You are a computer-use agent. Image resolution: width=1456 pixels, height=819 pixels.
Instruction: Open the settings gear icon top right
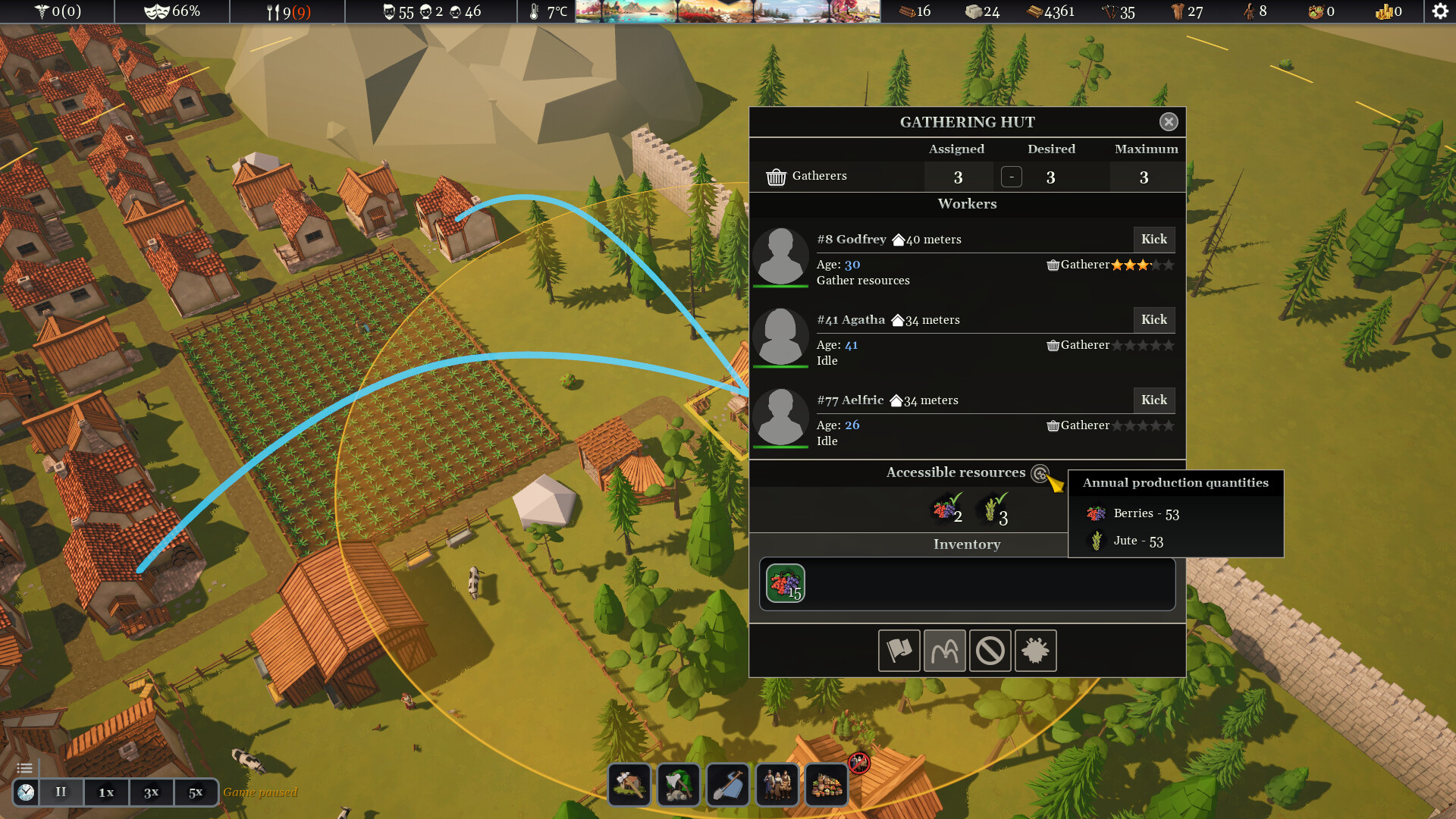[x=1439, y=11]
